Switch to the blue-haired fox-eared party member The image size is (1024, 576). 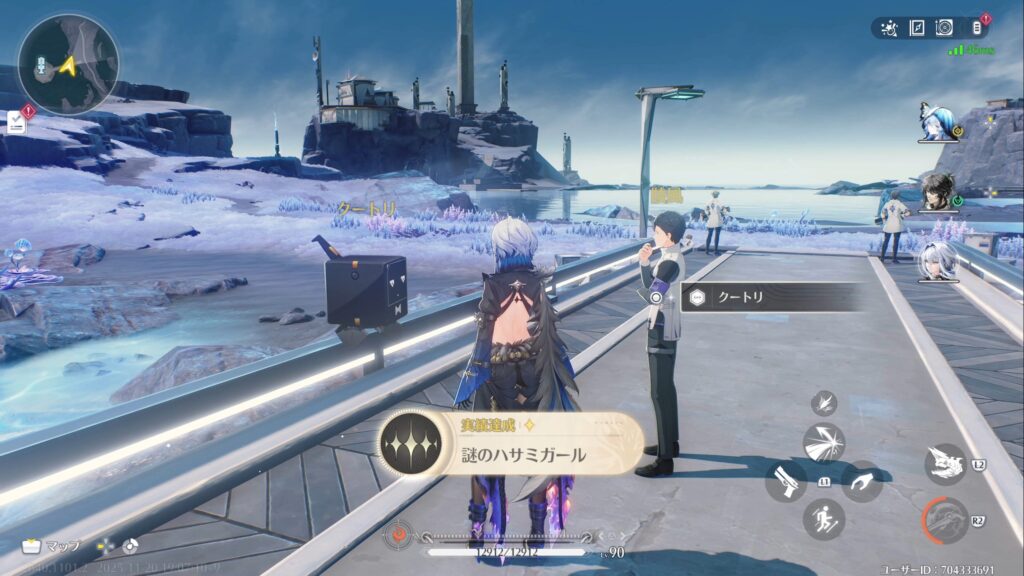(x=938, y=121)
